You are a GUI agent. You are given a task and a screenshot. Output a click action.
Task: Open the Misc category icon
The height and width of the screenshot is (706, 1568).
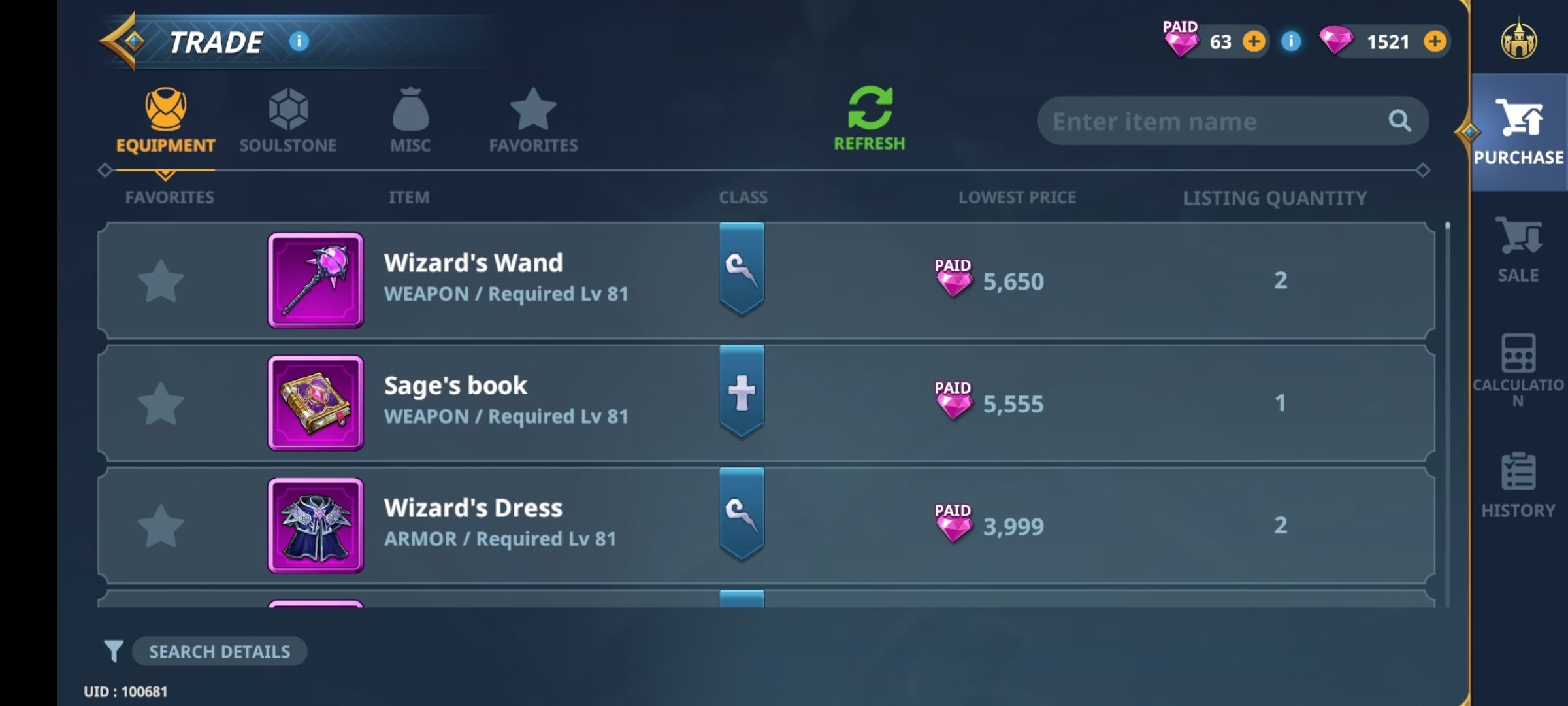[410, 116]
